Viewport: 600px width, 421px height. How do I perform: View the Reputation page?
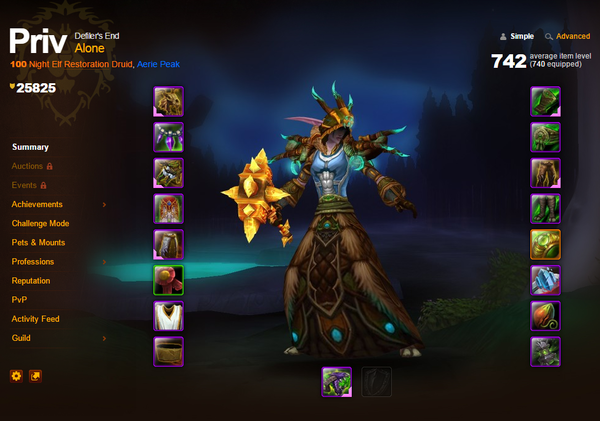coord(31,281)
